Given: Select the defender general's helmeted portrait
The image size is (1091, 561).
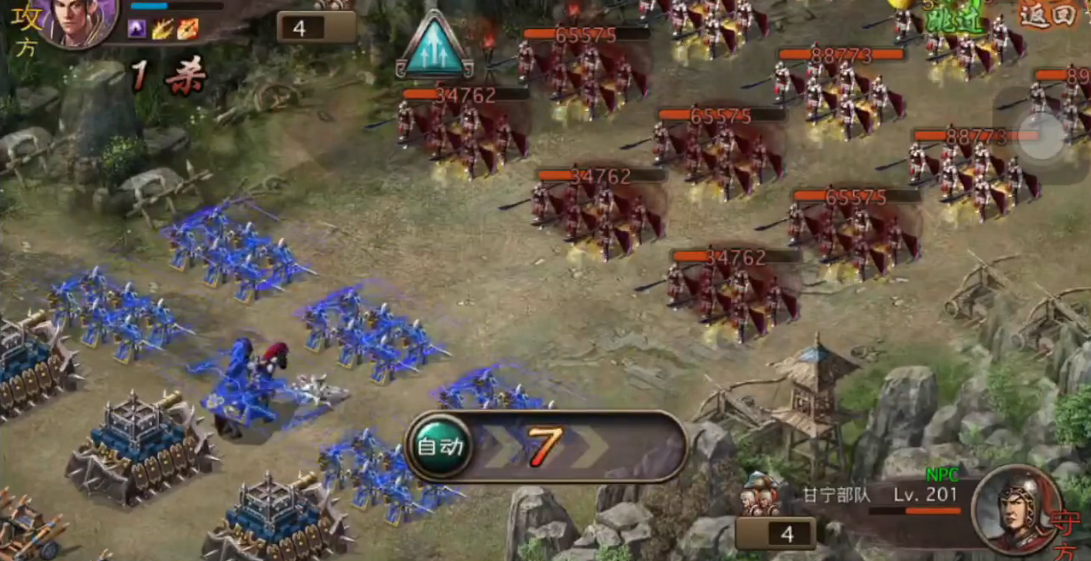Looking at the screenshot, I should 1017,509.
